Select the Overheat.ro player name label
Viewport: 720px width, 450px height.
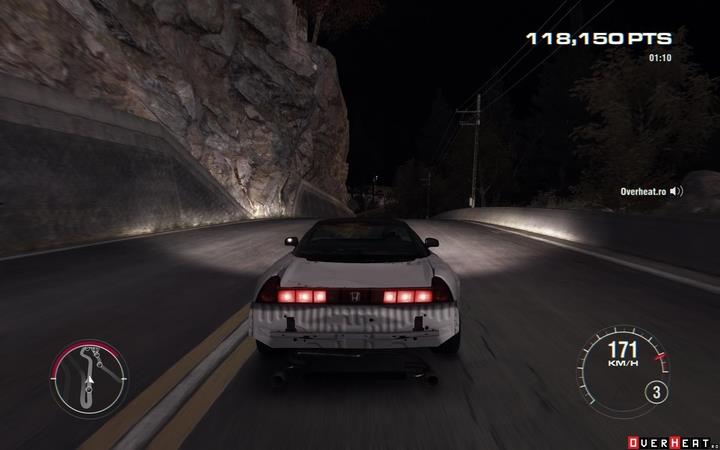tap(642, 190)
